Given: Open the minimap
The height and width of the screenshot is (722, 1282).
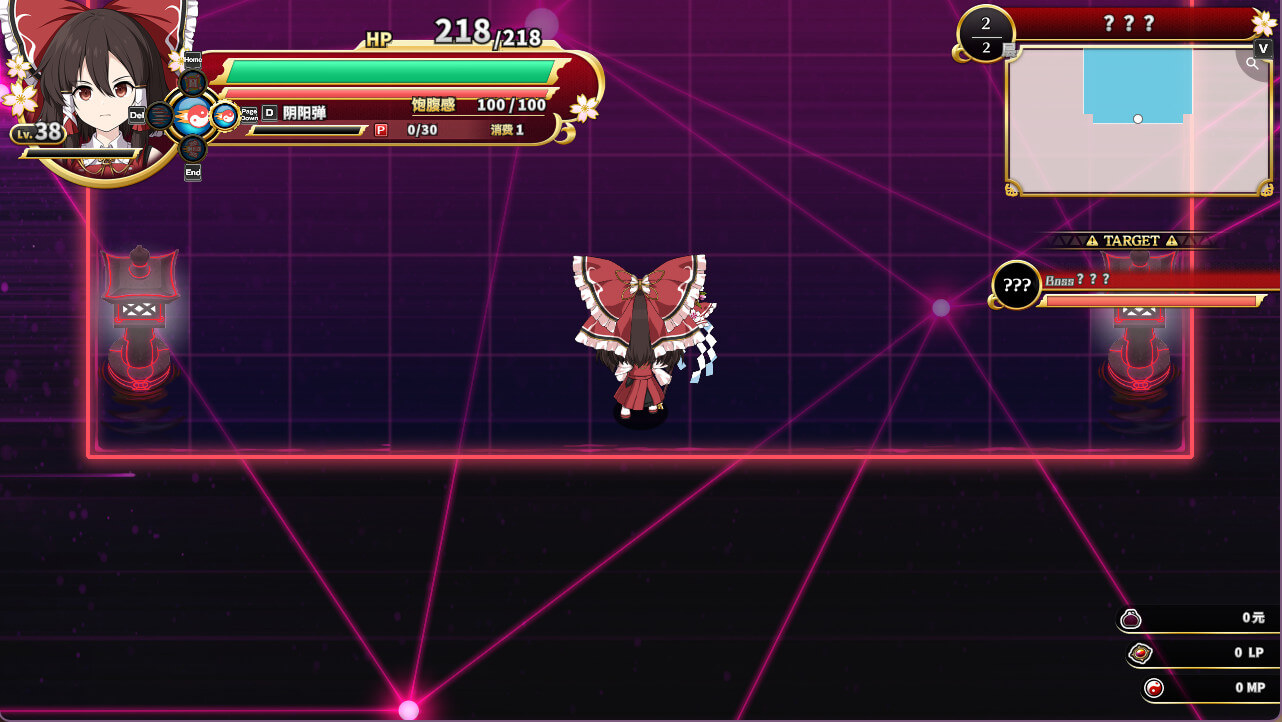Looking at the screenshot, I should [x=1137, y=120].
